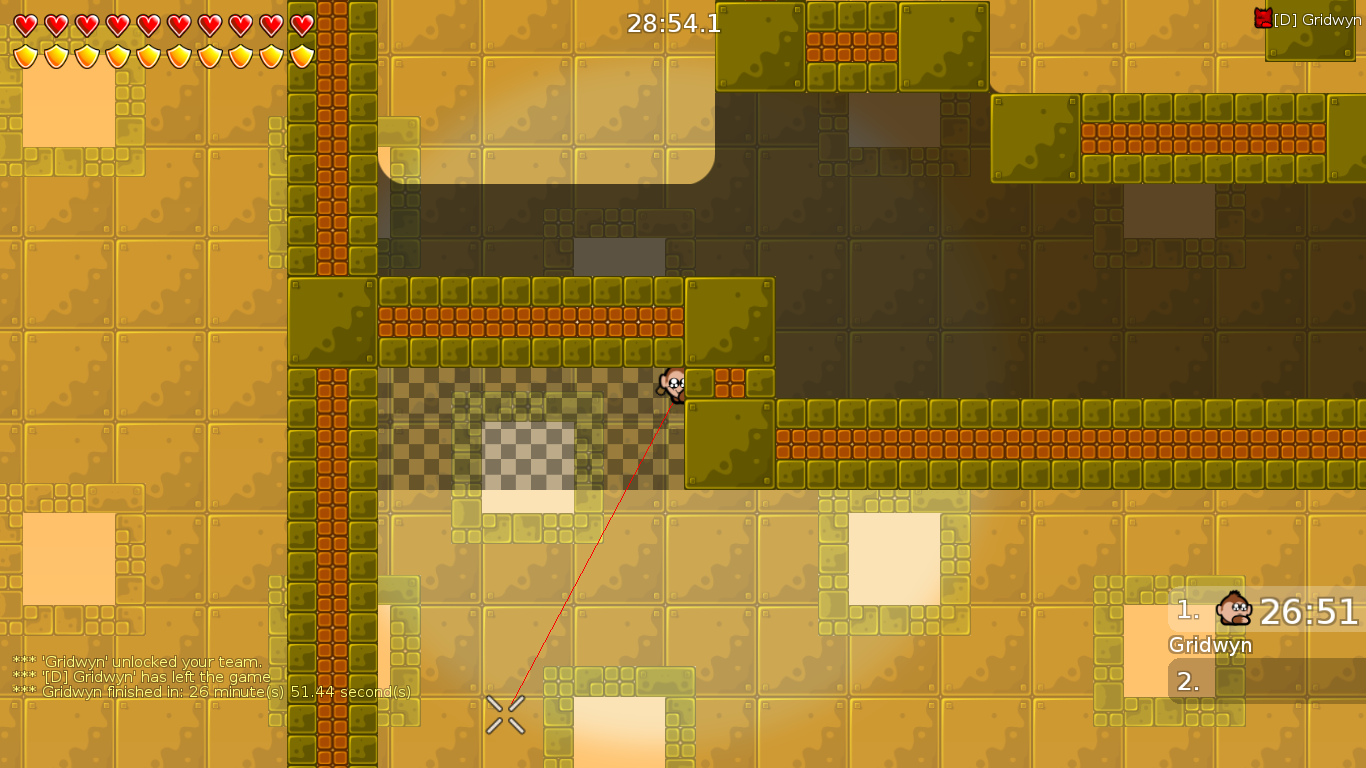Click the player tee hanging from the hook
The image size is (1366, 768).
click(x=672, y=387)
